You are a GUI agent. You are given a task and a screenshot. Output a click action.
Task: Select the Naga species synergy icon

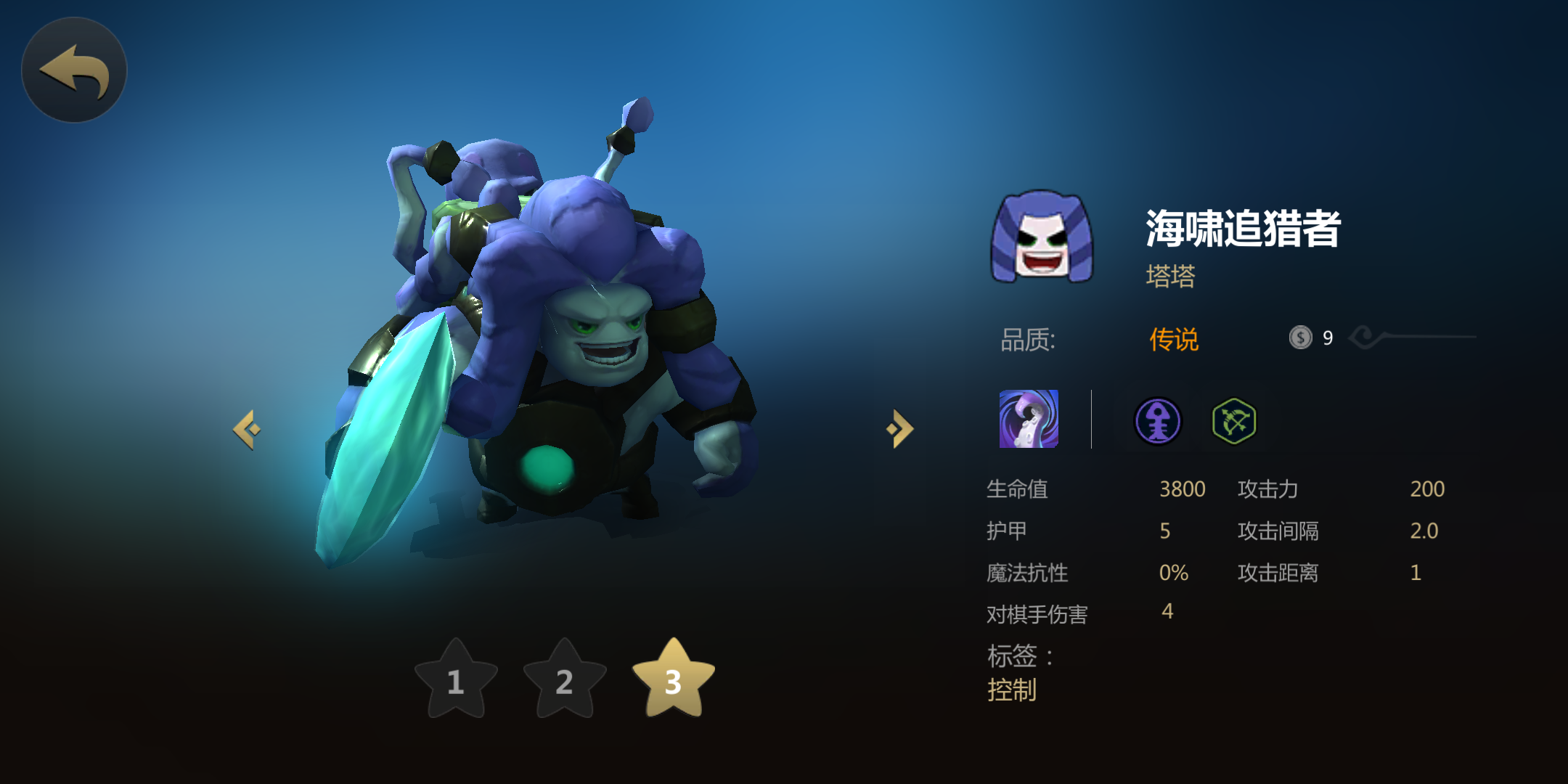(1157, 421)
